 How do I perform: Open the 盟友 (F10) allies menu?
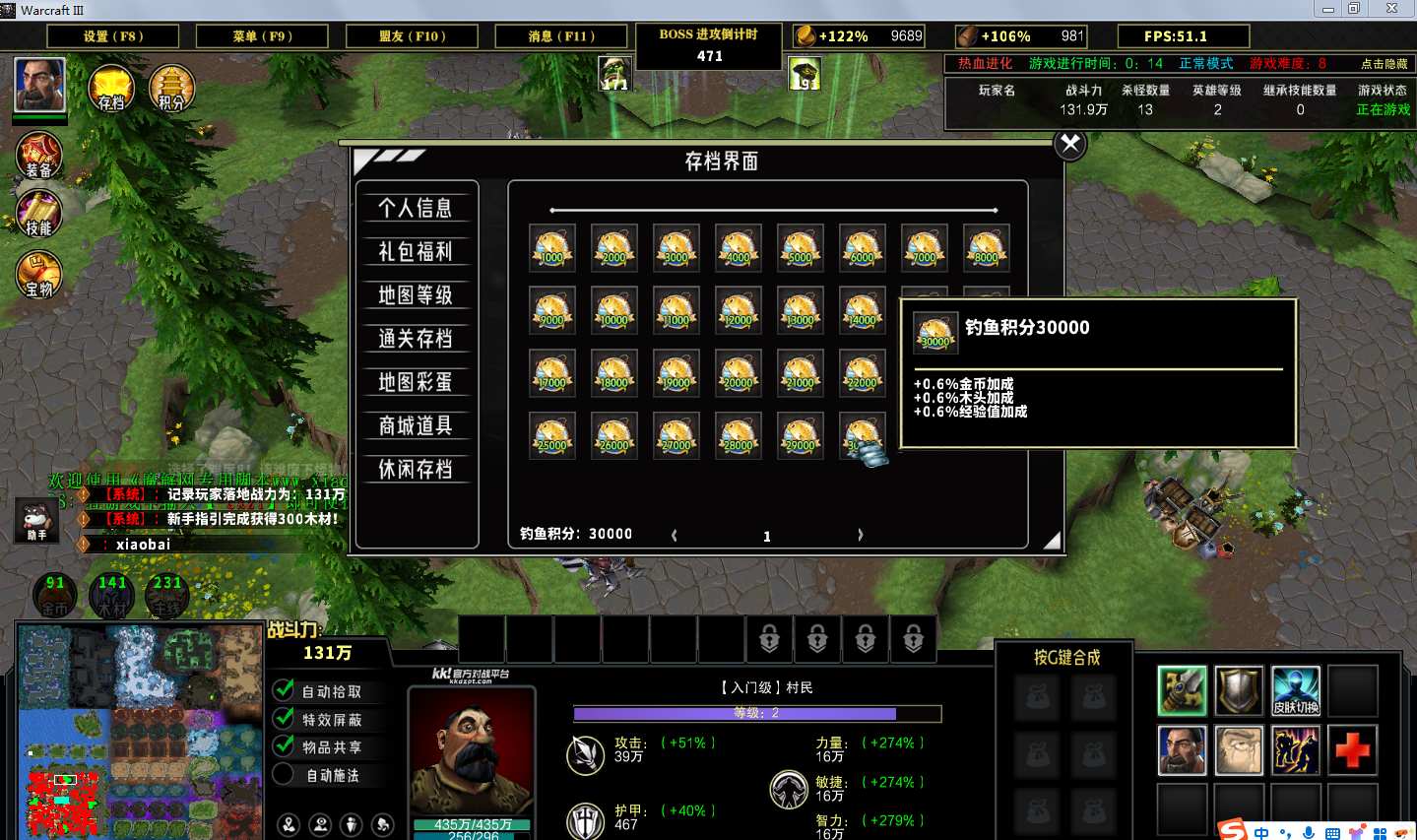[413, 36]
